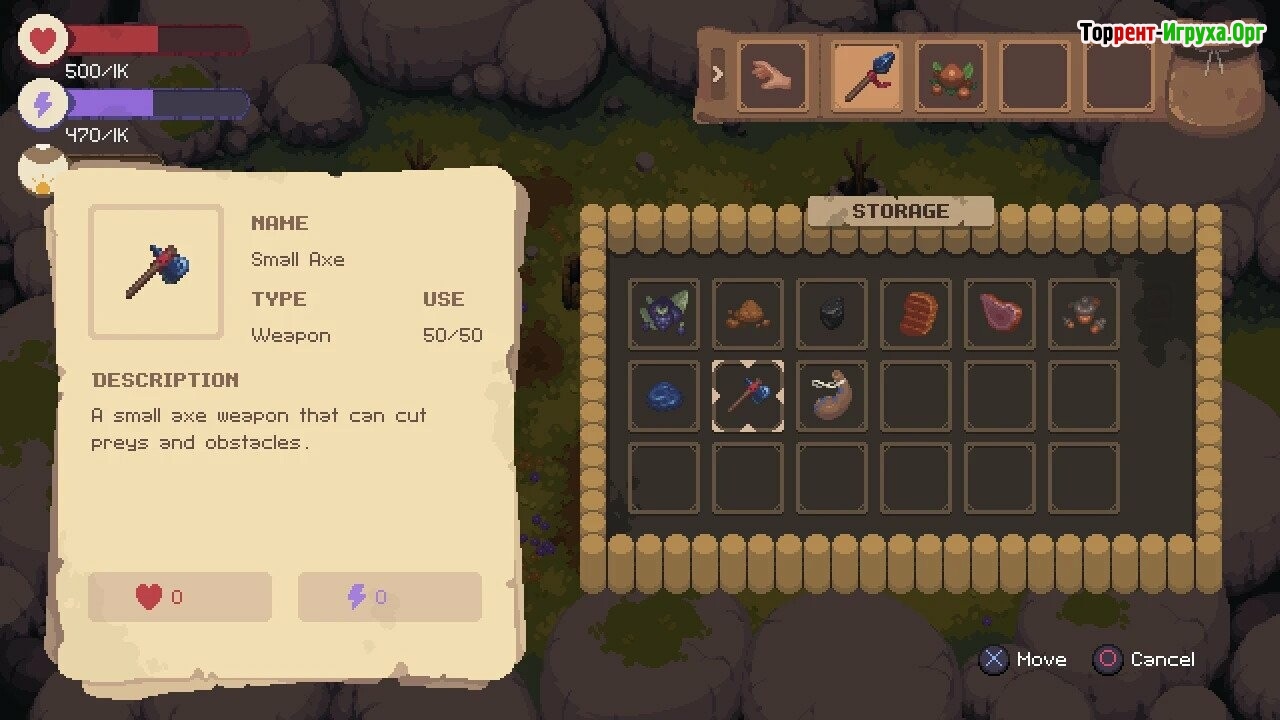1280x720 pixels.
Task: Equip the bare hand hotbar slot
Action: (773, 76)
